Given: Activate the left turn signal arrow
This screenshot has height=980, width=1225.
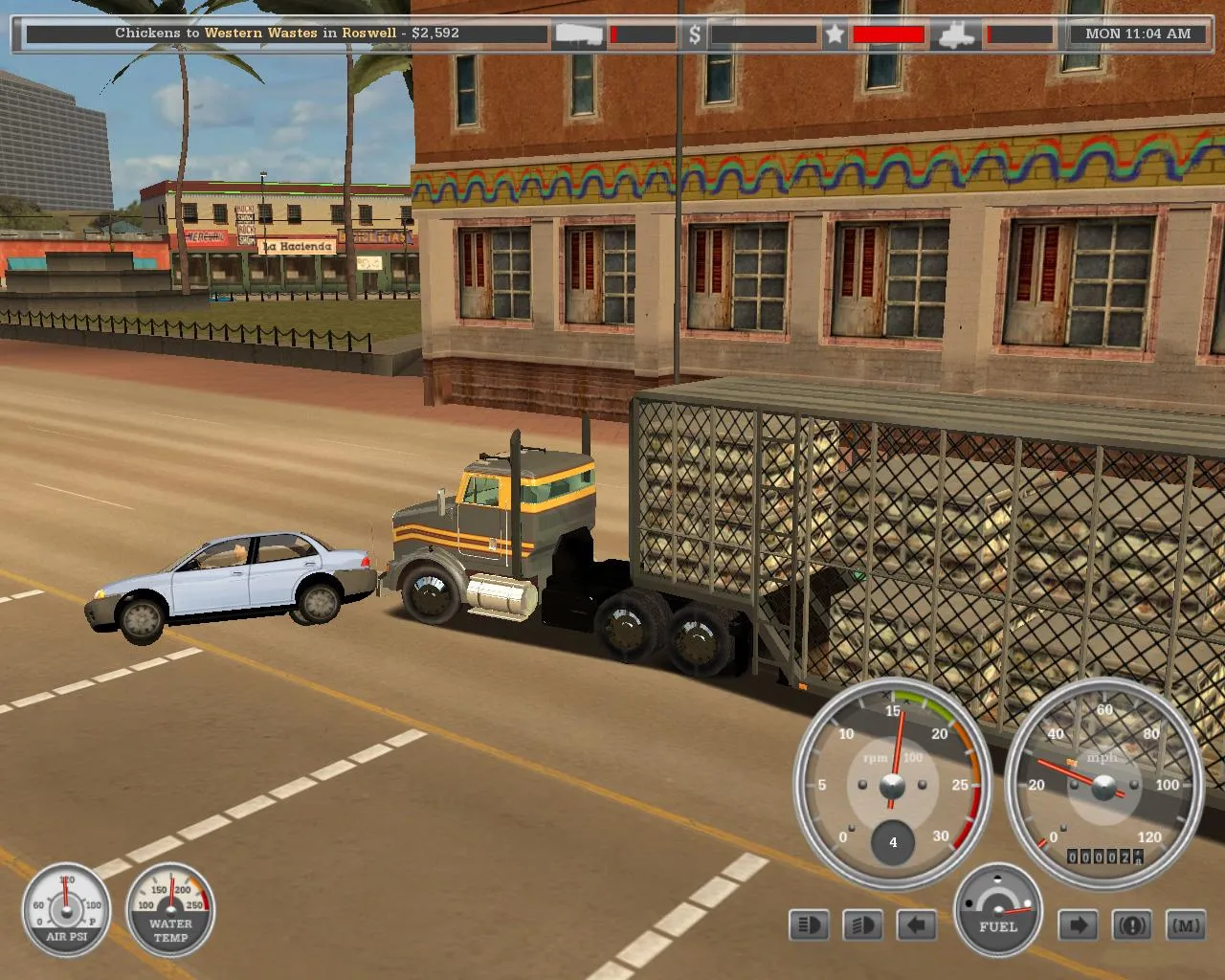Looking at the screenshot, I should pos(916,925).
